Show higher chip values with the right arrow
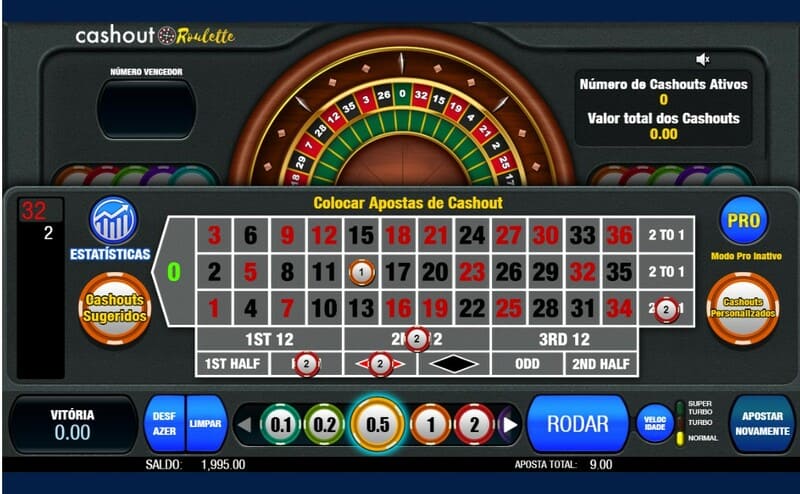Image resolution: width=800 pixels, height=494 pixels. [510, 425]
